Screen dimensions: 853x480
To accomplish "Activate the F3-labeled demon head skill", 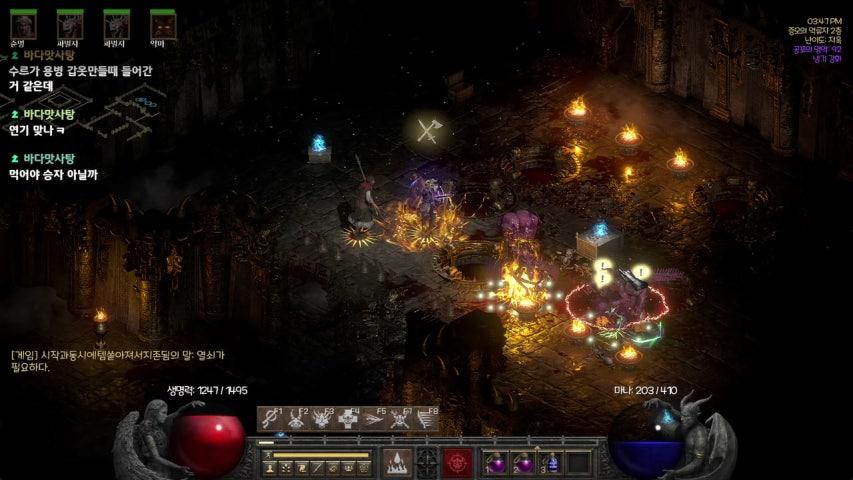I will pos(322,419).
